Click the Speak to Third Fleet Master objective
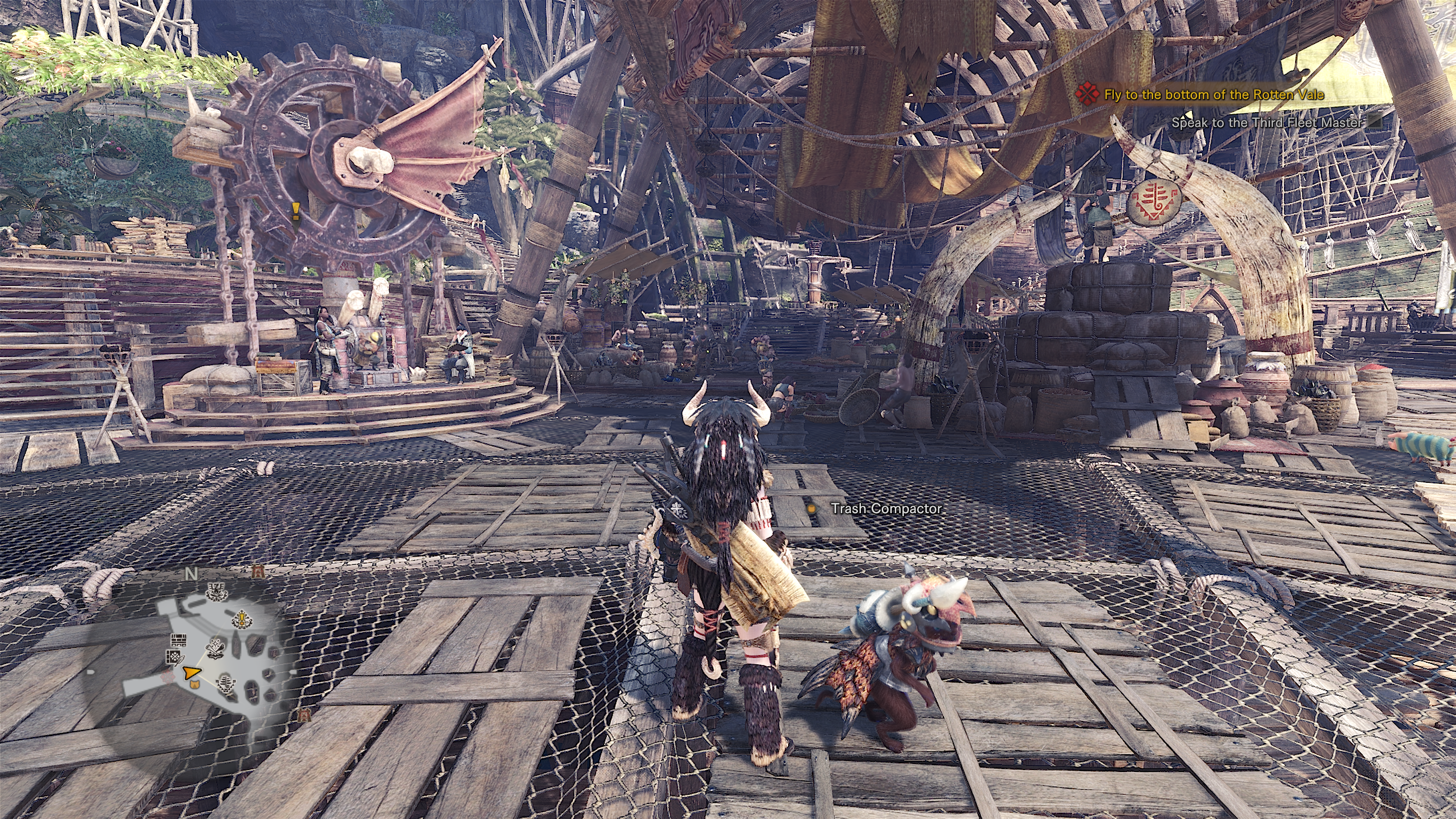 1266,122
